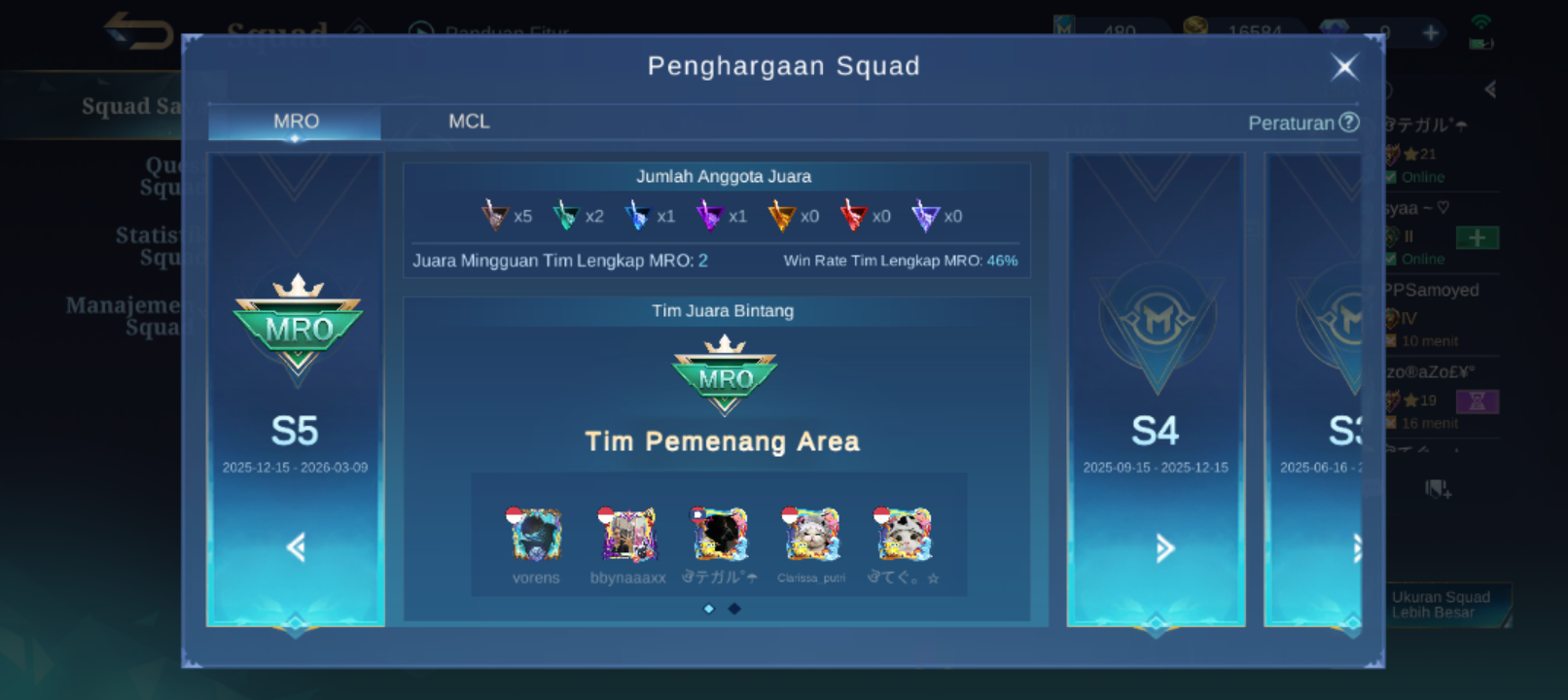Click the orange status checkbox for PPSamoyed
Viewport: 1568px width, 700px height.
click(1389, 341)
